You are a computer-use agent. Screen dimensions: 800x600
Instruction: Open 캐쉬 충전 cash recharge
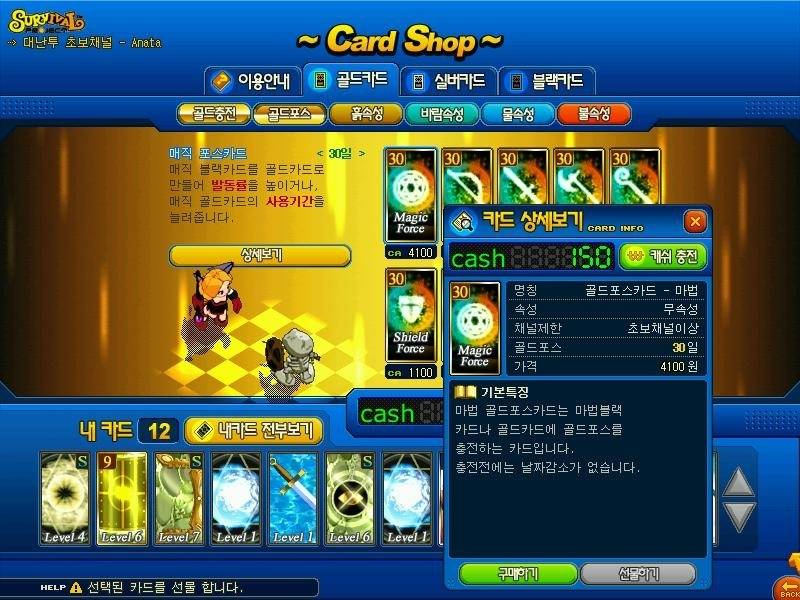tap(663, 257)
